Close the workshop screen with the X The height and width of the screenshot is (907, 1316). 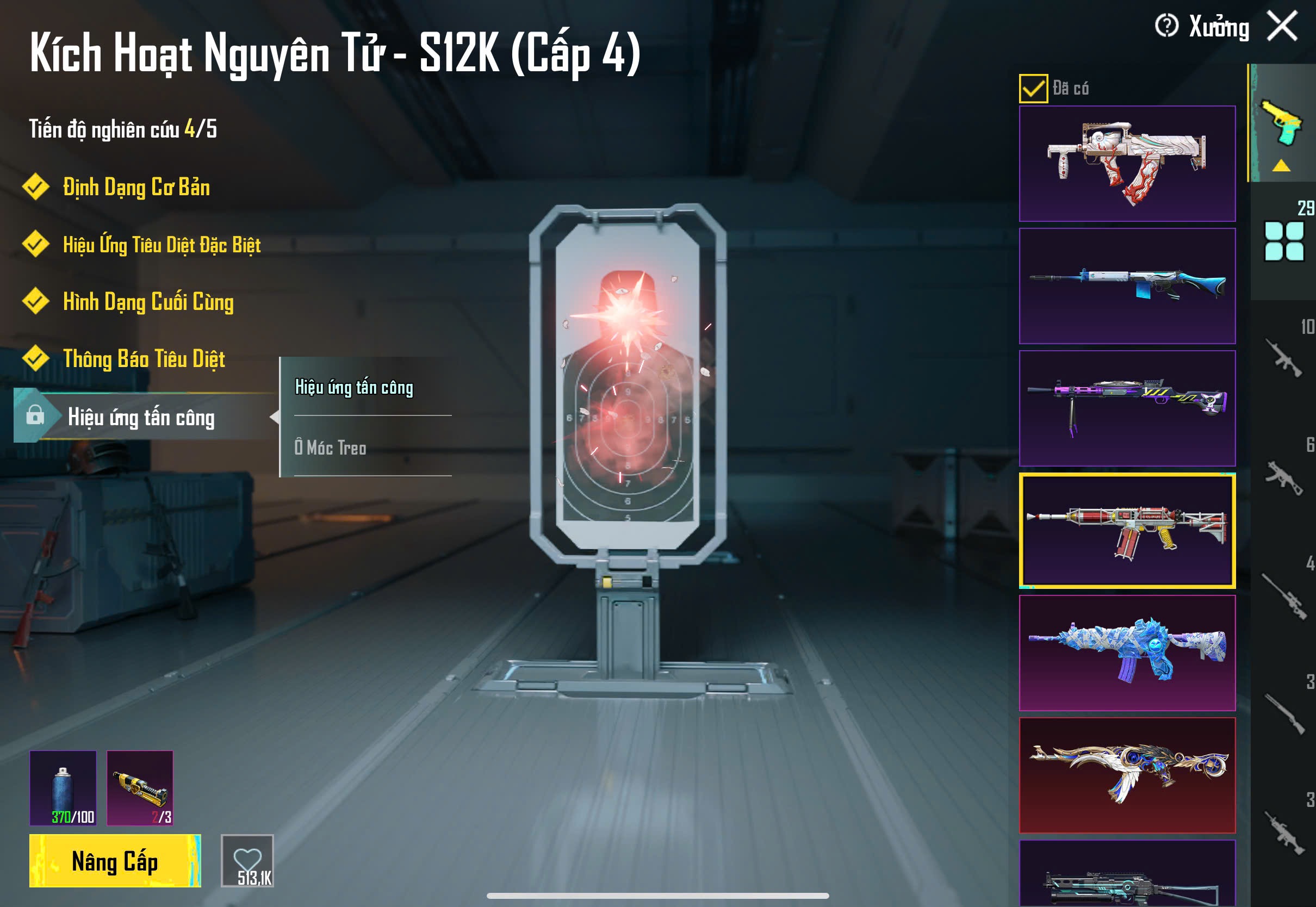pos(1282,27)
